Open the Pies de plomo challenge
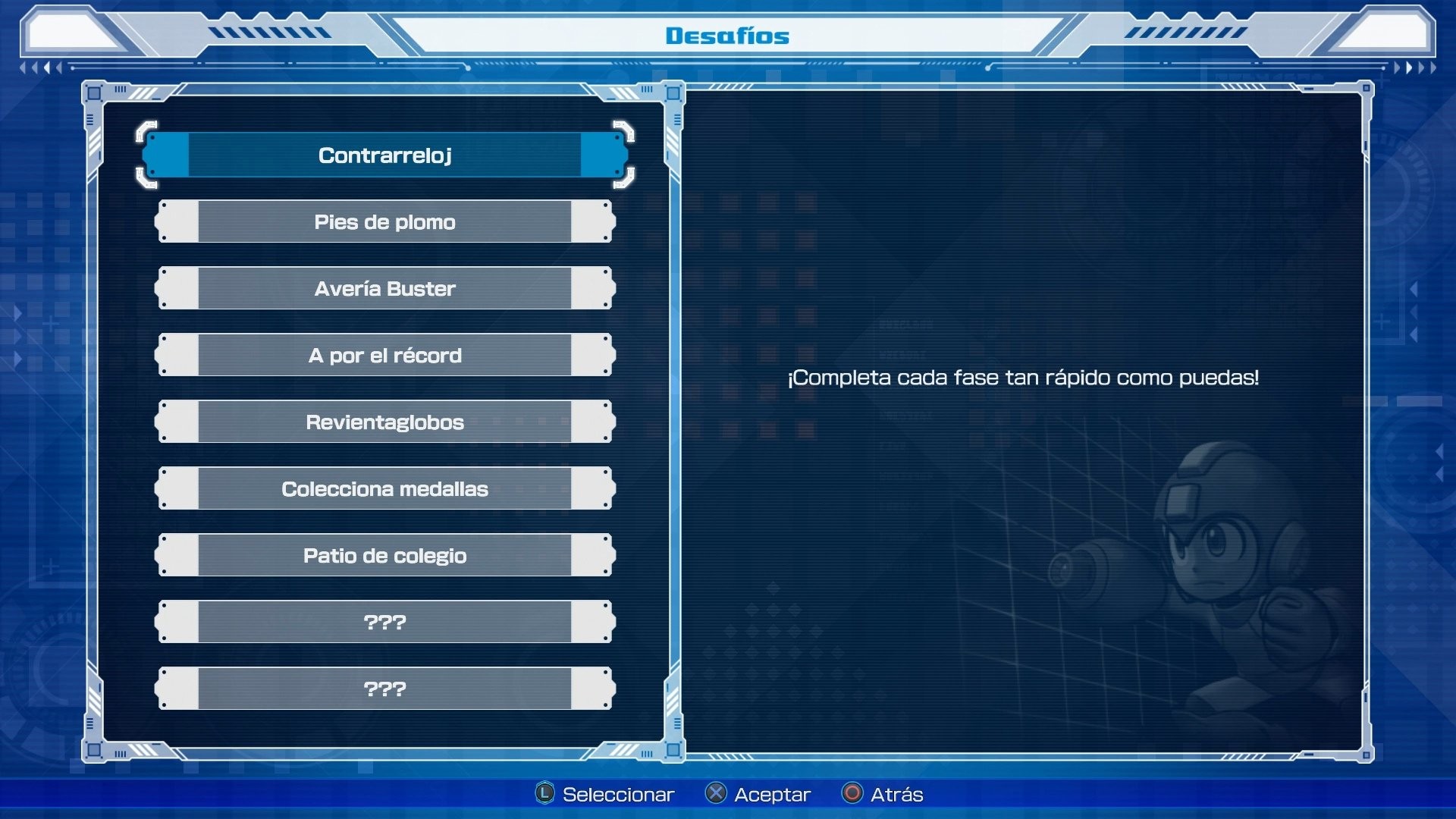The height and width of the screenshot is (819, 1456). (x=387, y=222)
